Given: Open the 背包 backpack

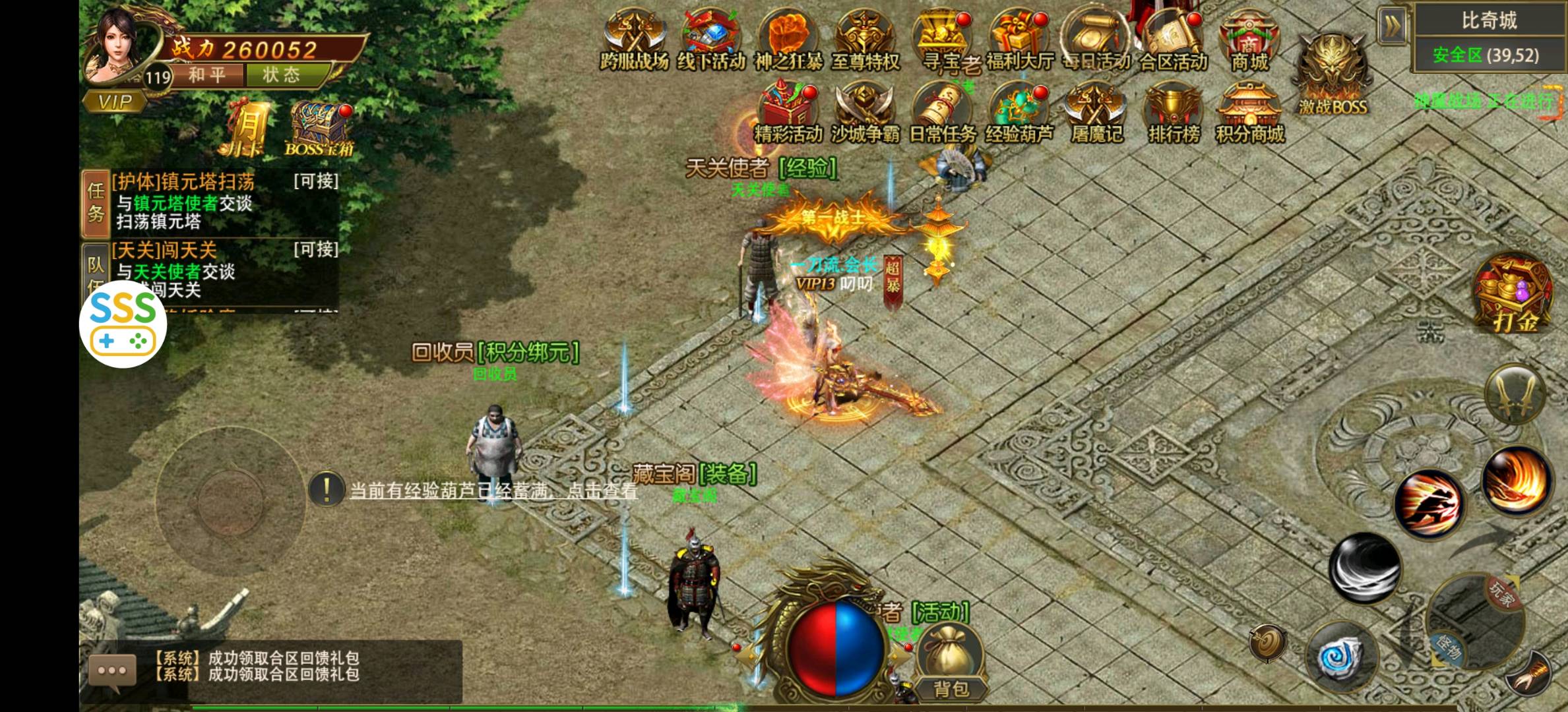Looking at the screenshot, I should coord(951,663).
